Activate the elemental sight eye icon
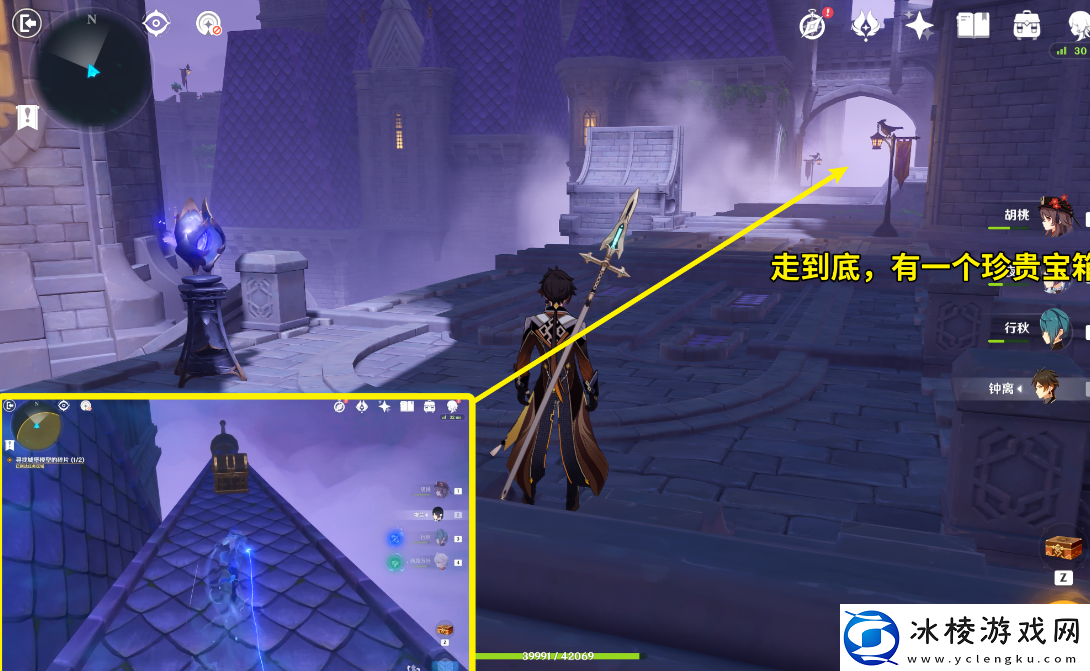The image size is (1090, 671). click(156, 23)
